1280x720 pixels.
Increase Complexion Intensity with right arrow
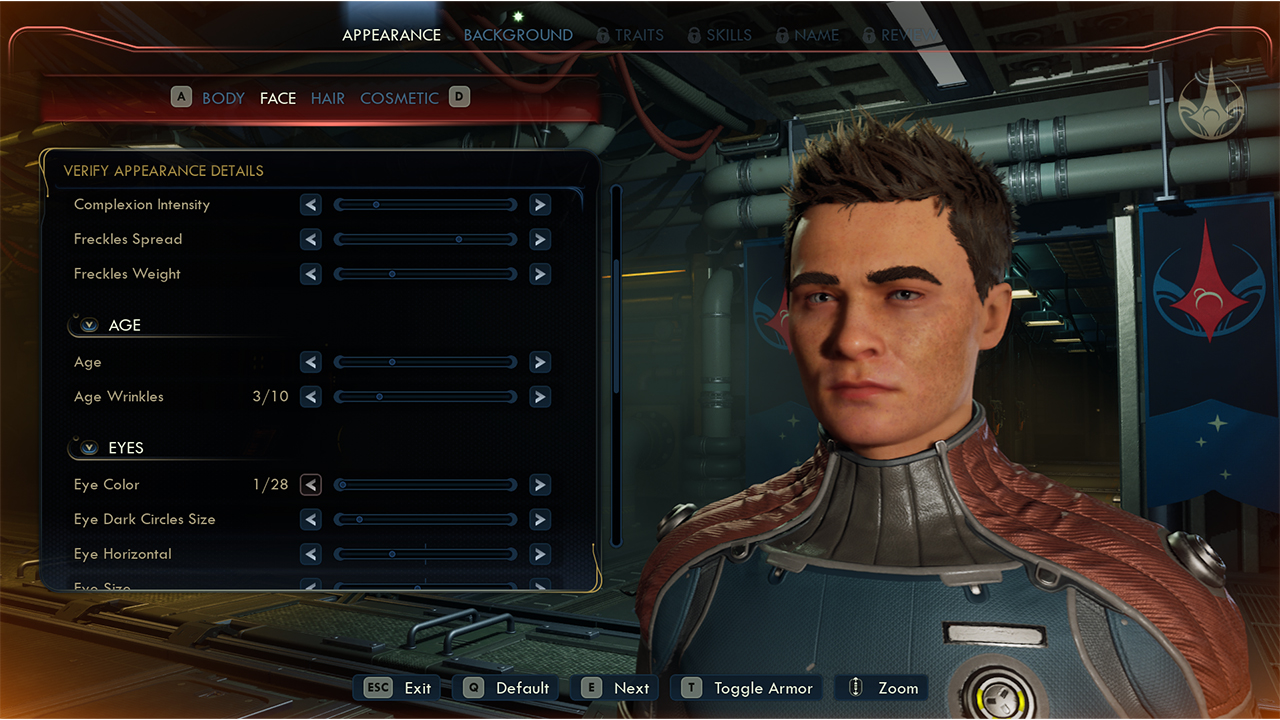[540, 205]
